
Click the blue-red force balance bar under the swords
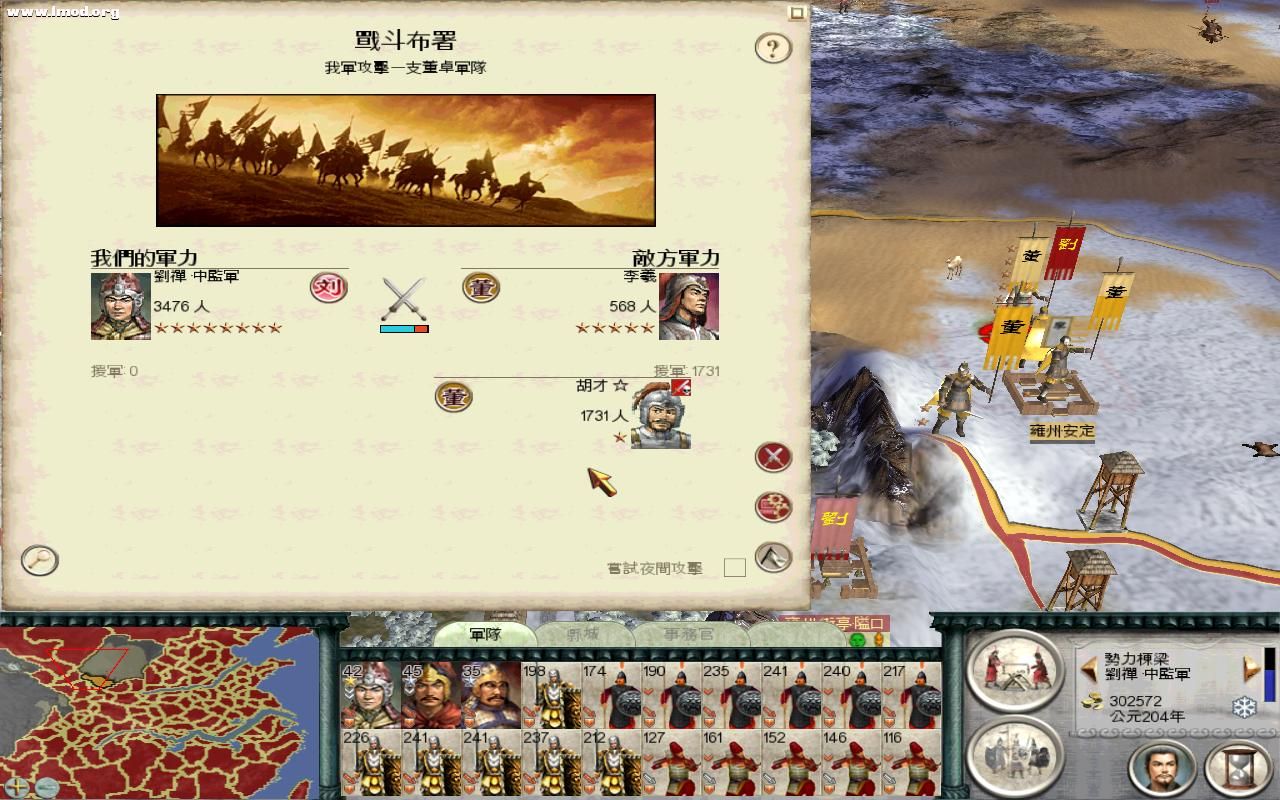click(404, 327)
